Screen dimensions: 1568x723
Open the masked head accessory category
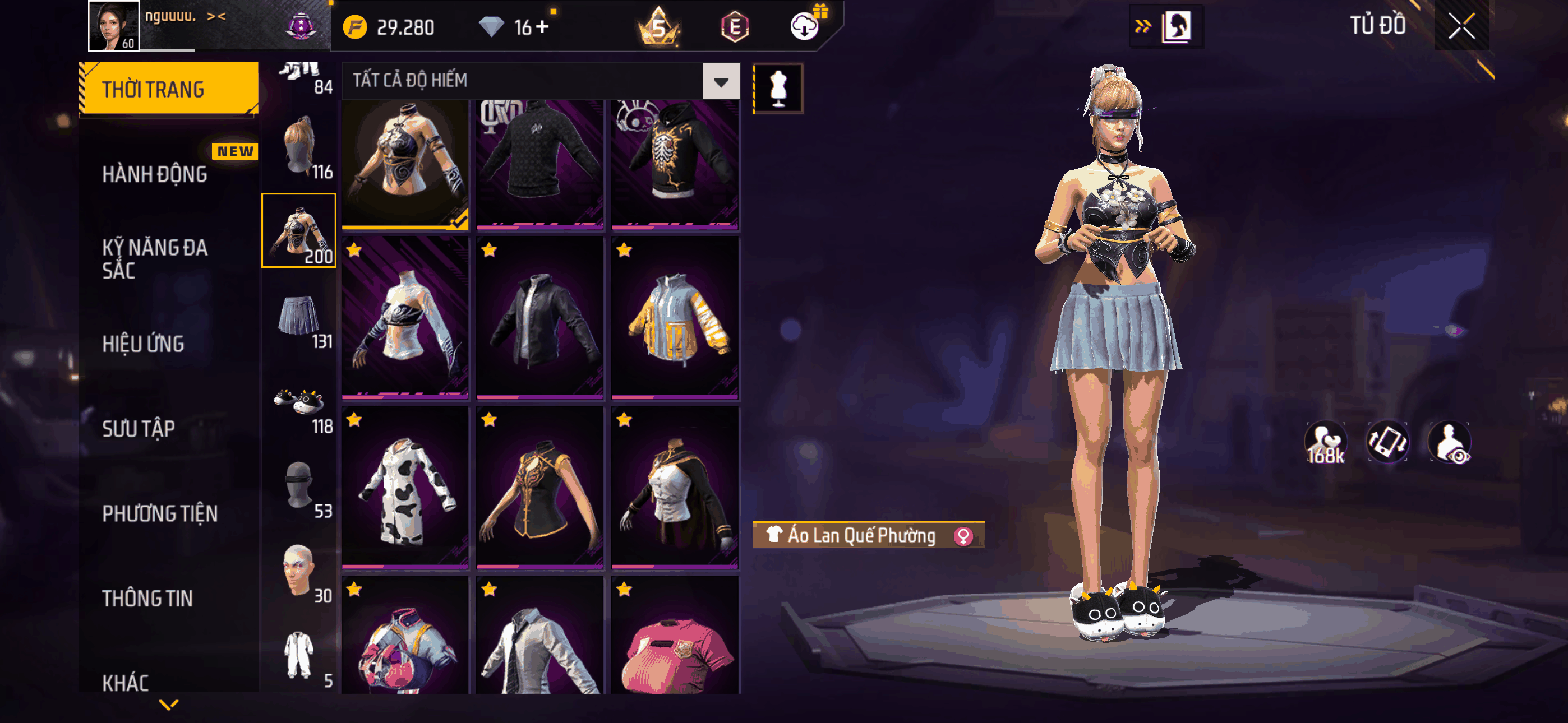point(299,487)
